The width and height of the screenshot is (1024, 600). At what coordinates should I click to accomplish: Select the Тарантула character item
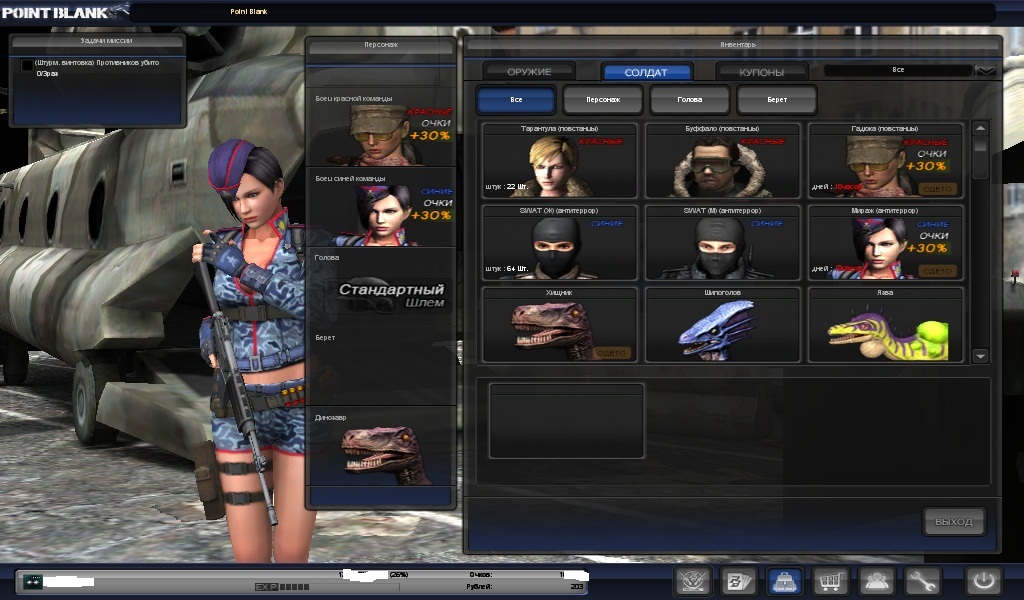(x=559, y=160)
